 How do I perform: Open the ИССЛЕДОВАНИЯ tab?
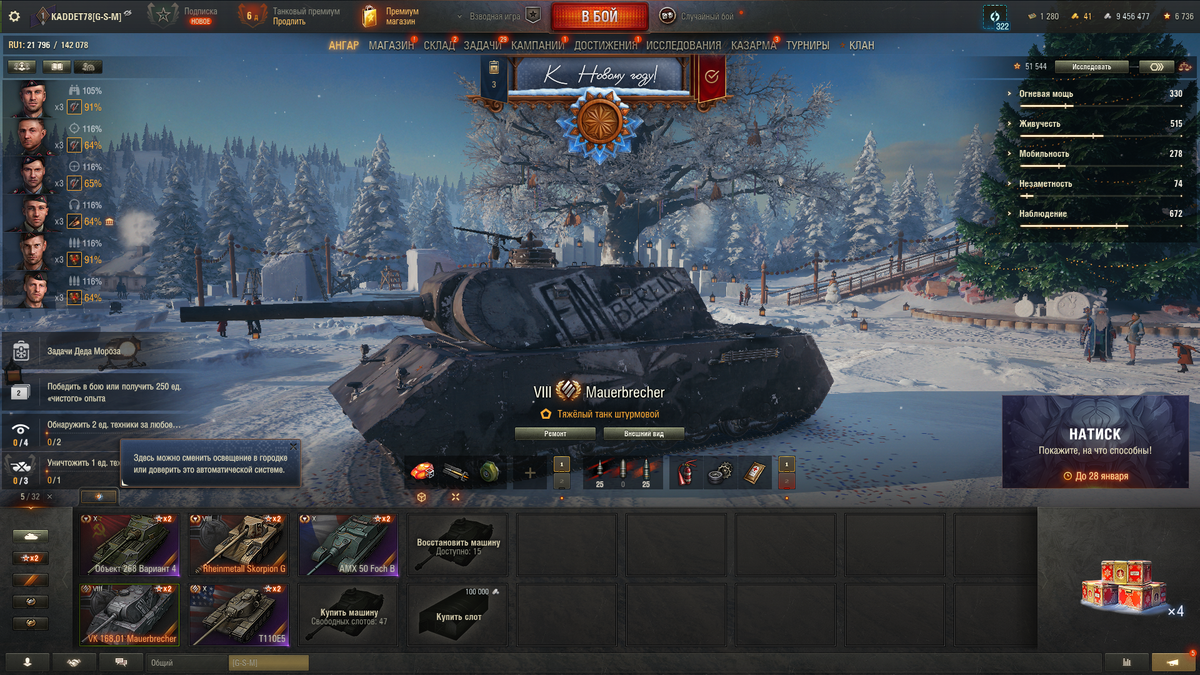point(683,45)
